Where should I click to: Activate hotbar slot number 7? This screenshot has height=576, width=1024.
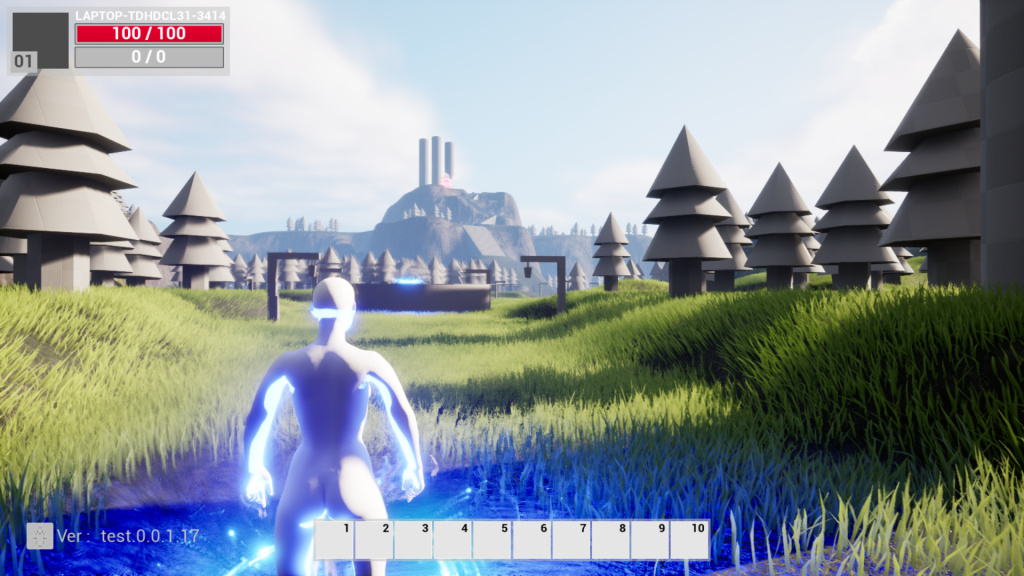pos(571,540)
